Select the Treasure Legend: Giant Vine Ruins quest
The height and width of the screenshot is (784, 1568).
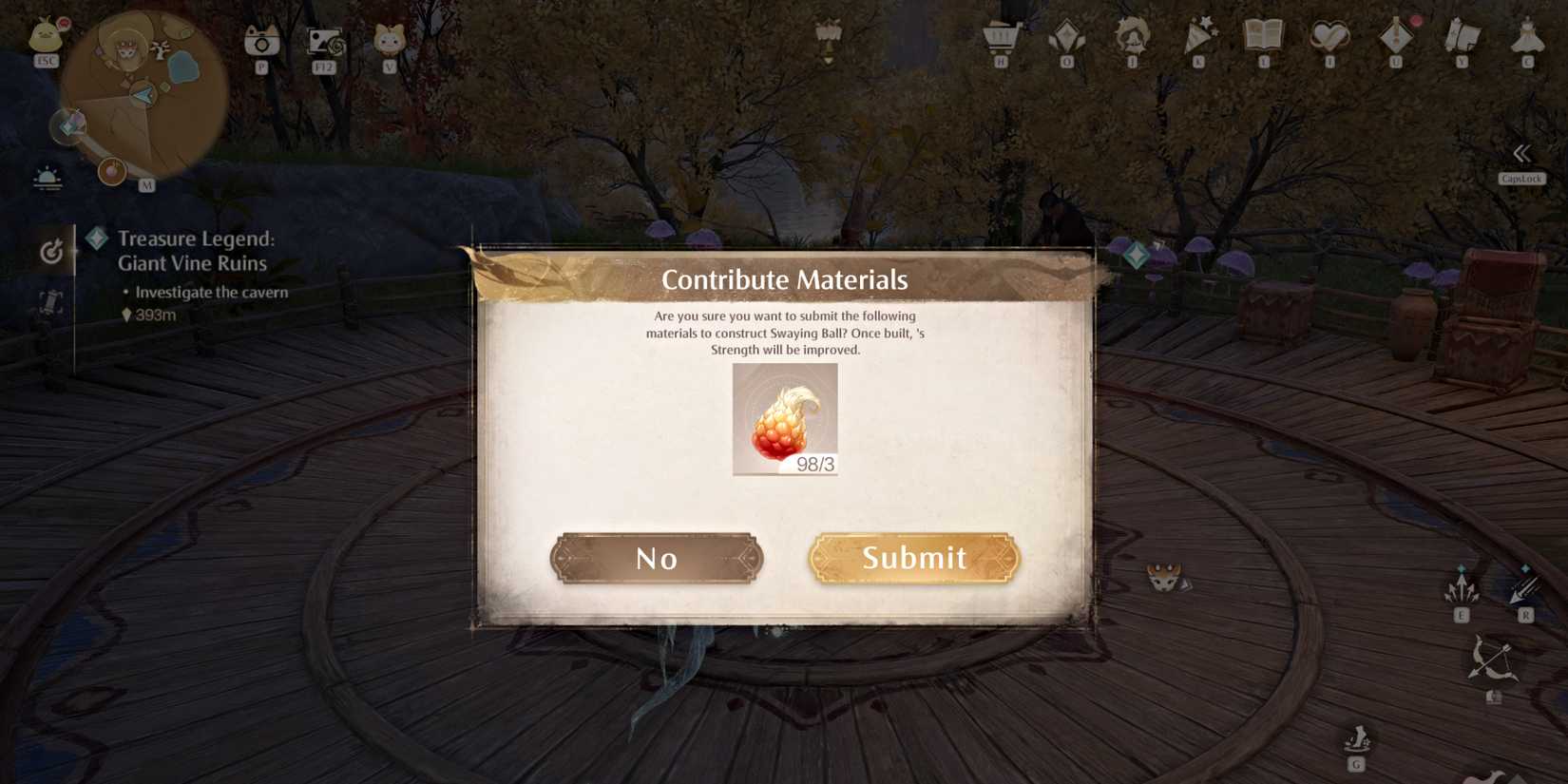click(190, 250)
